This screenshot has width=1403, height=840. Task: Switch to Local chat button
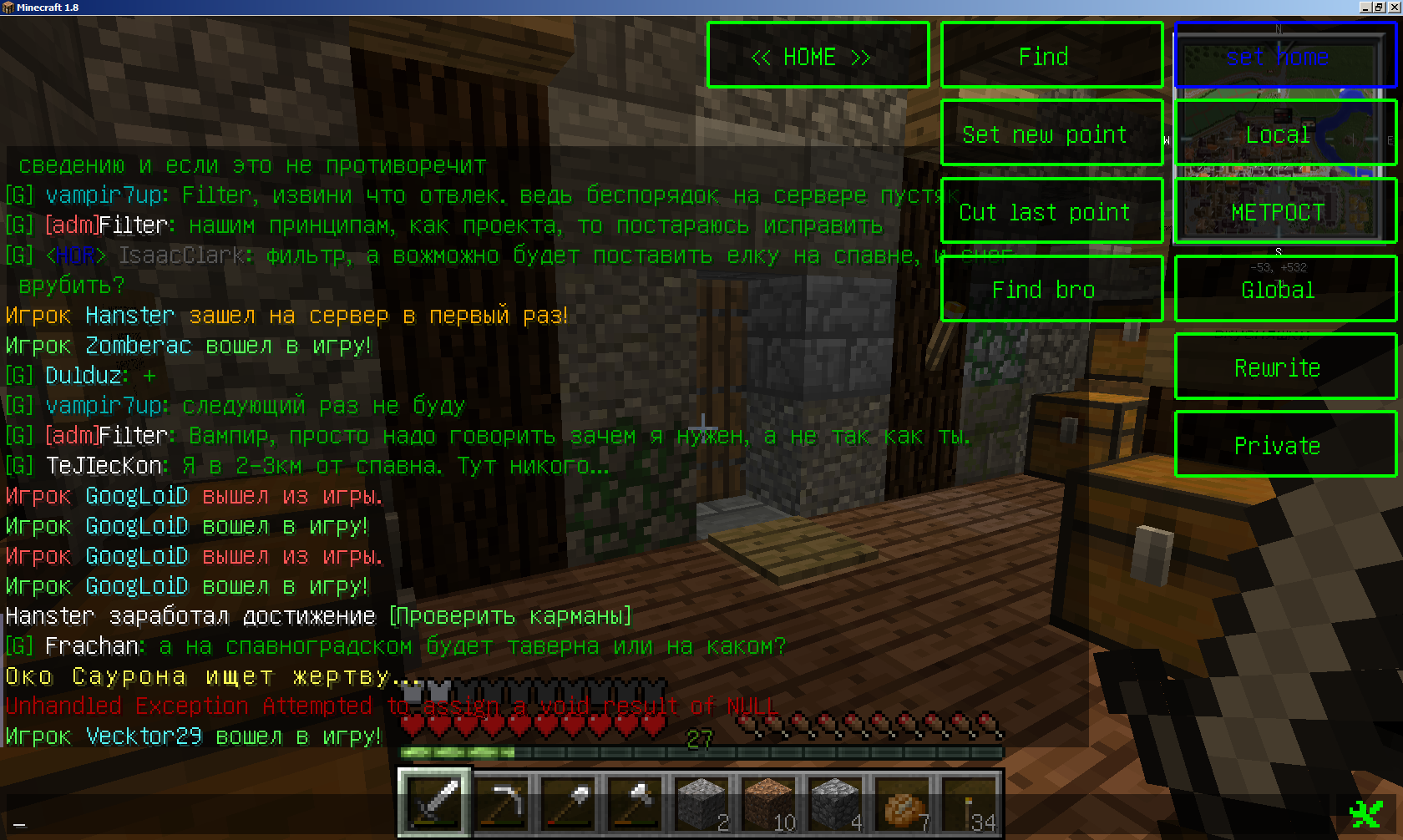(1285, 133)
